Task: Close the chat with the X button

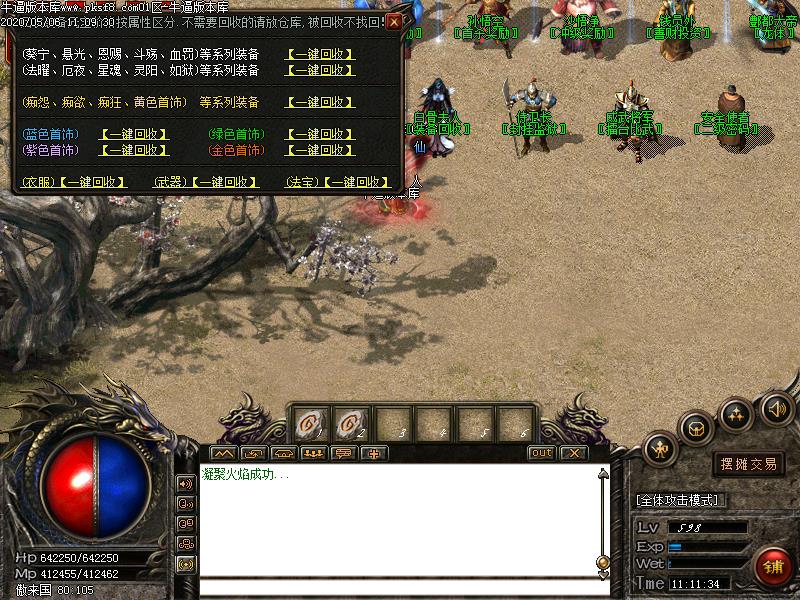Action: click(x=572, y=453)
